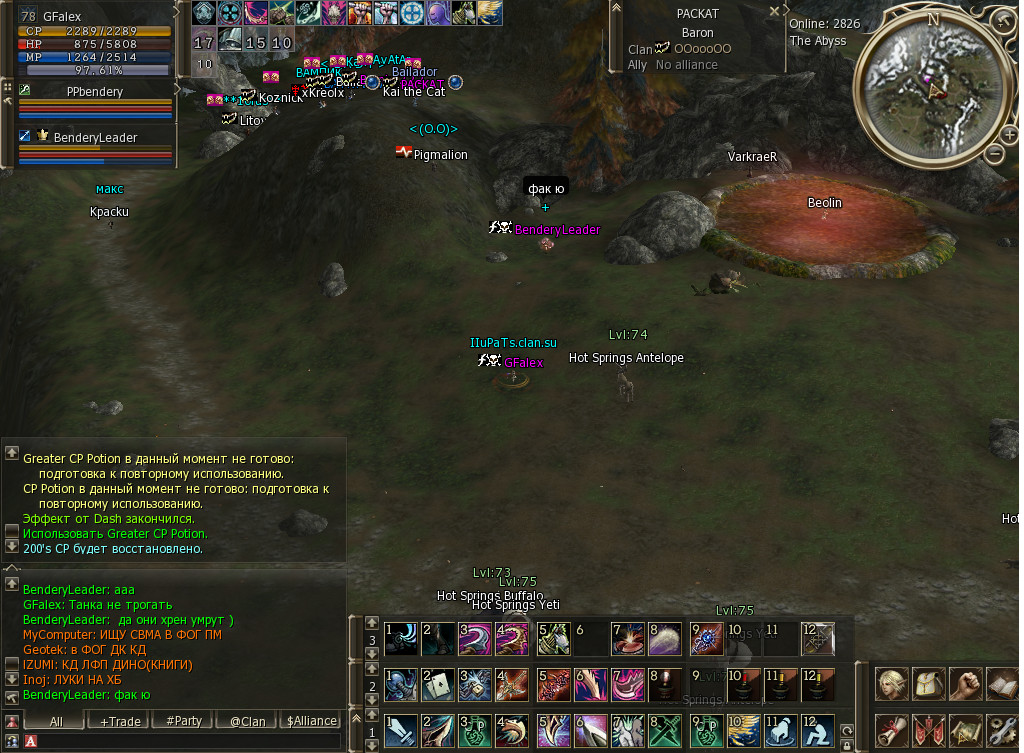1024x753 pixels.
Task: Use the sit-down kneeling action icon
Action: click(x=819, y=731)
